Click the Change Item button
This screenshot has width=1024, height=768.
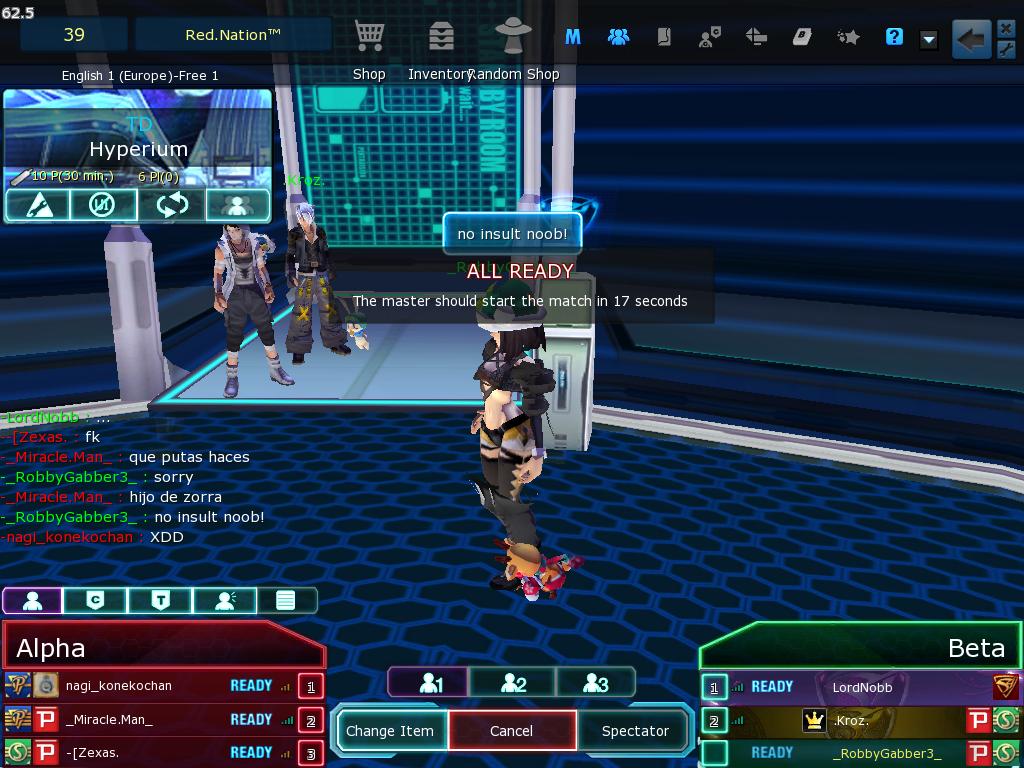[390, 731]
